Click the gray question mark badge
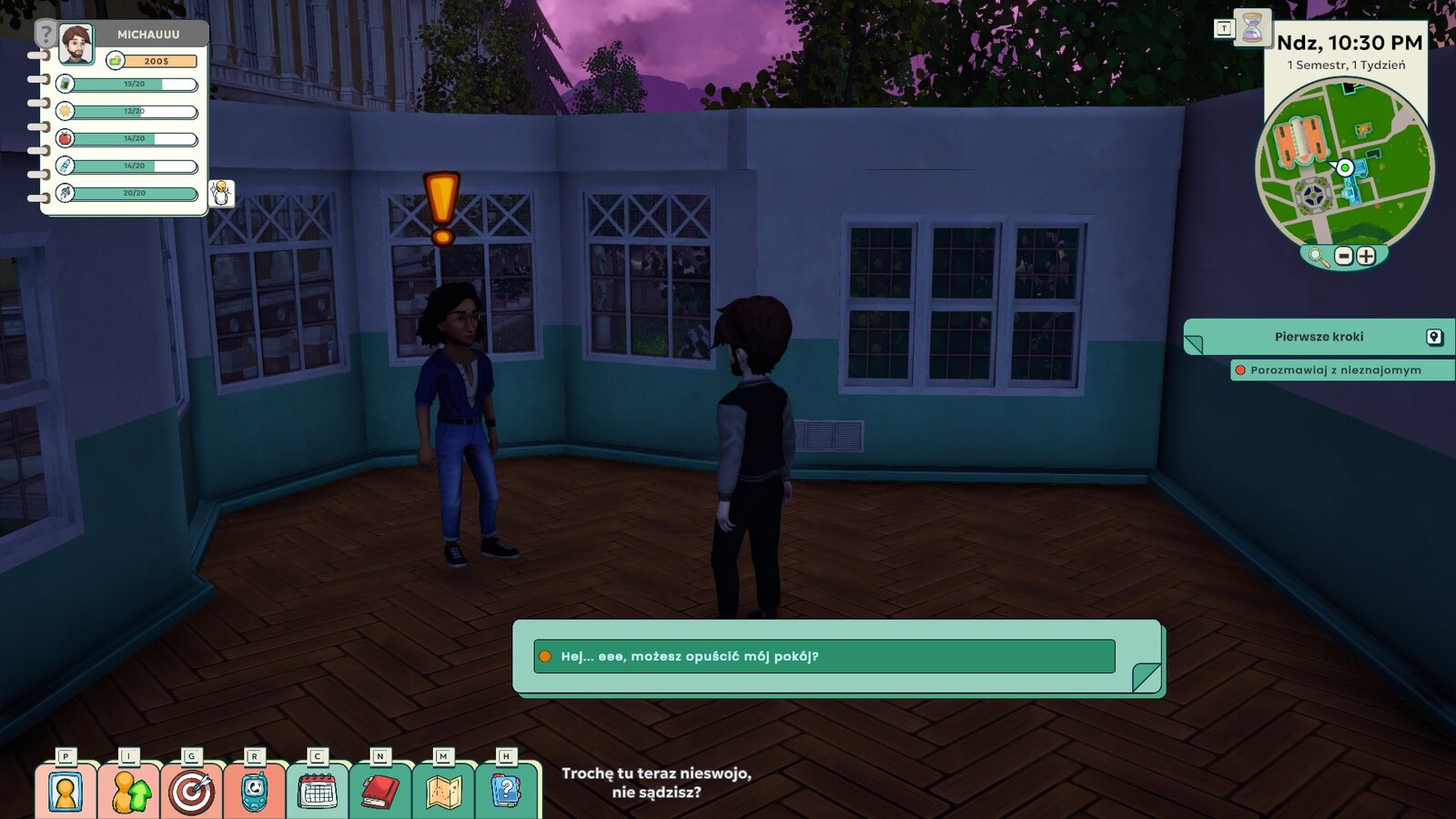 click(45, 35)
